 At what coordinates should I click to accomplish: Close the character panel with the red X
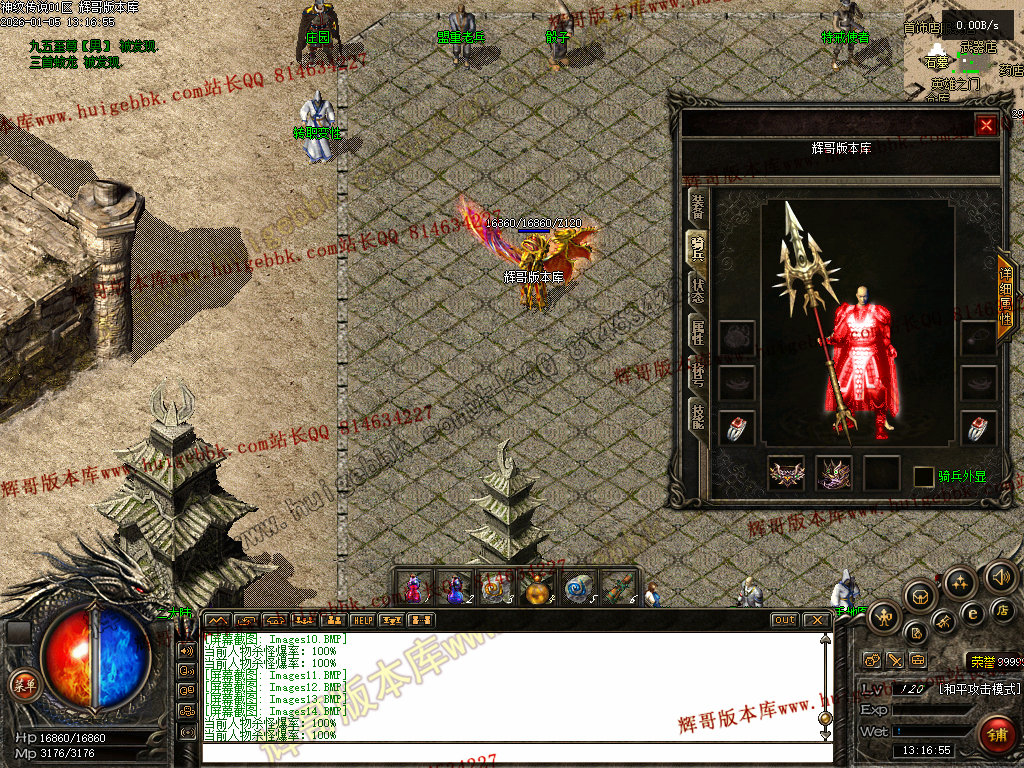986,125
